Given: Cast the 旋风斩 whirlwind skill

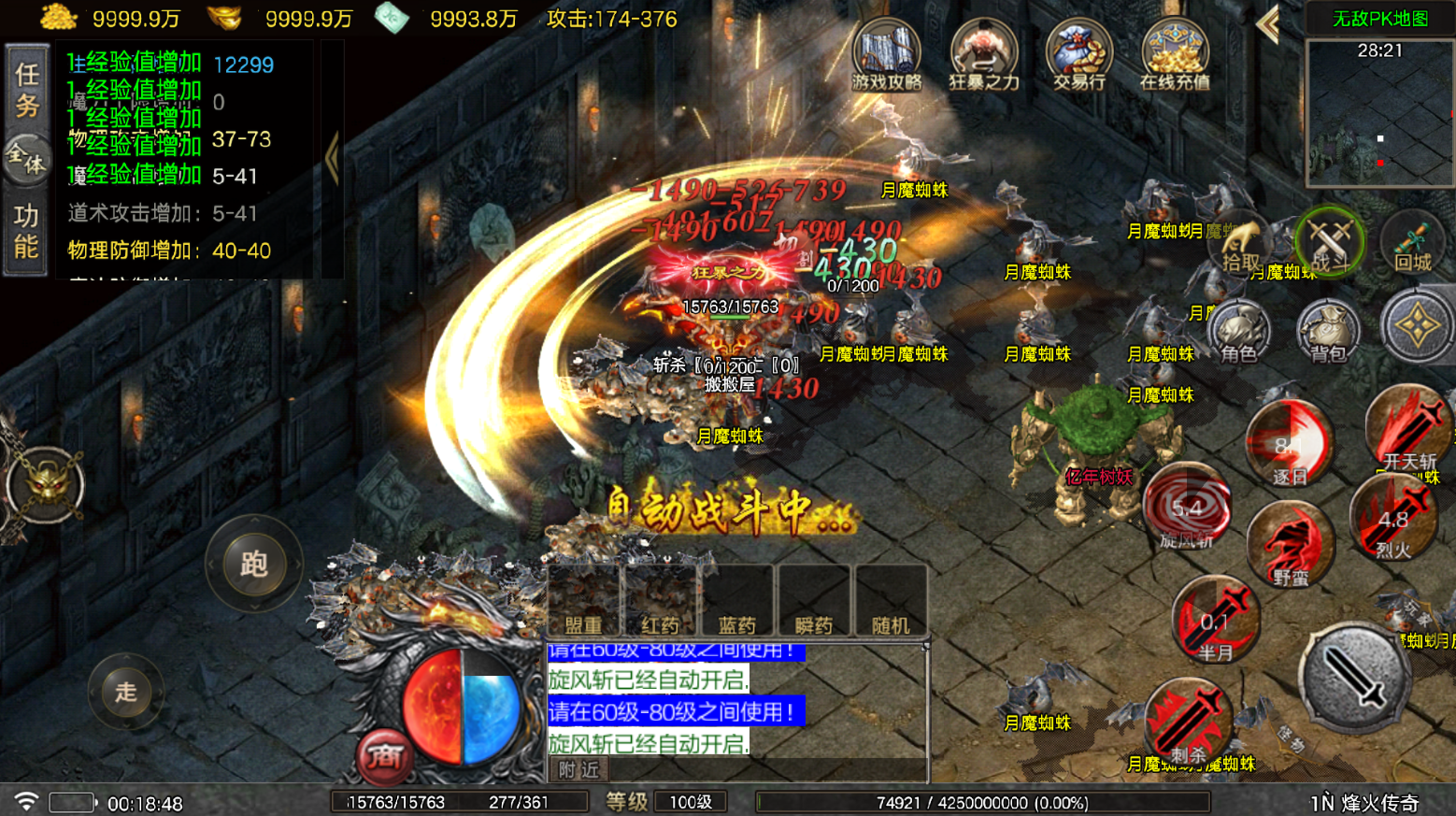Looking at the screenshot, I should (1187, 510).
